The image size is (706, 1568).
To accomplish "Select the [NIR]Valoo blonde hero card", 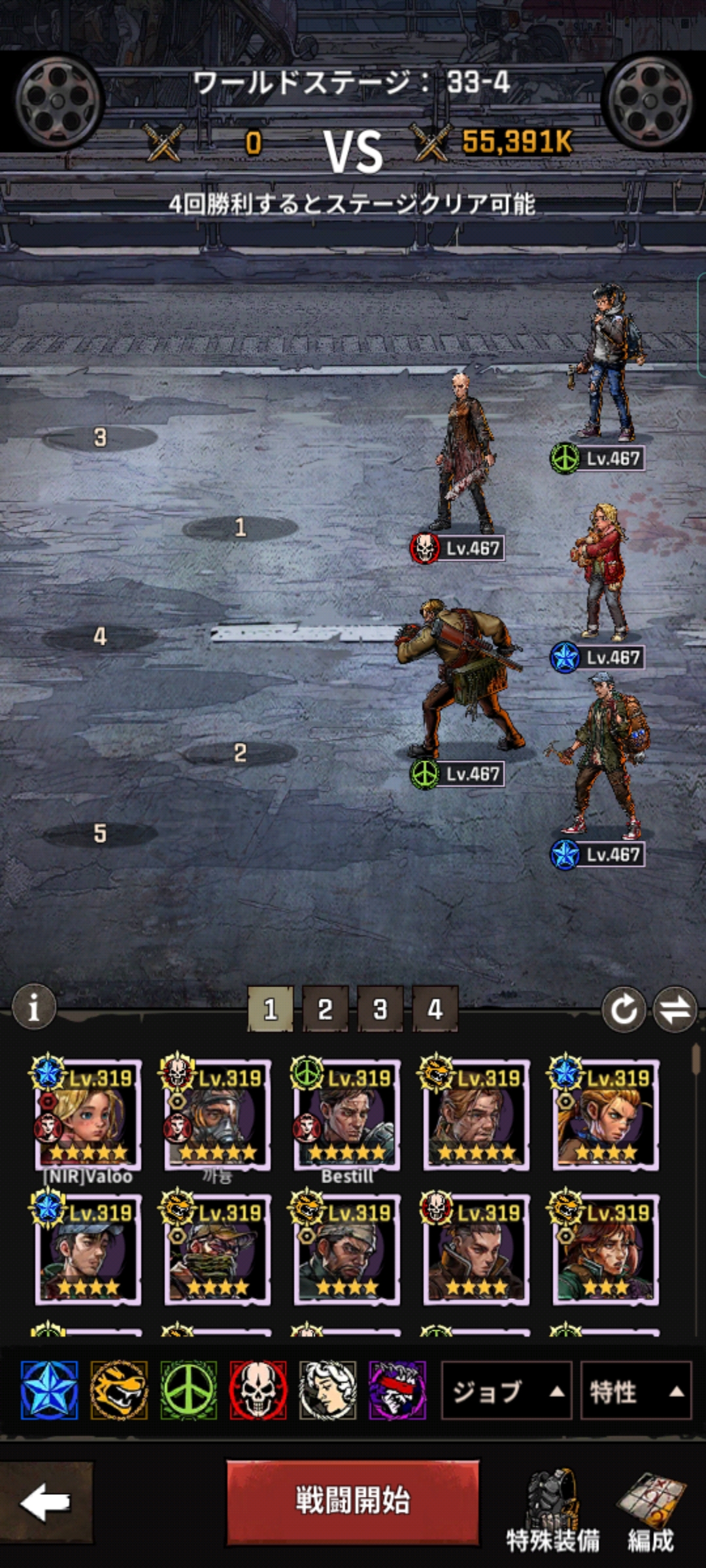I will [x=88, y=1115].
